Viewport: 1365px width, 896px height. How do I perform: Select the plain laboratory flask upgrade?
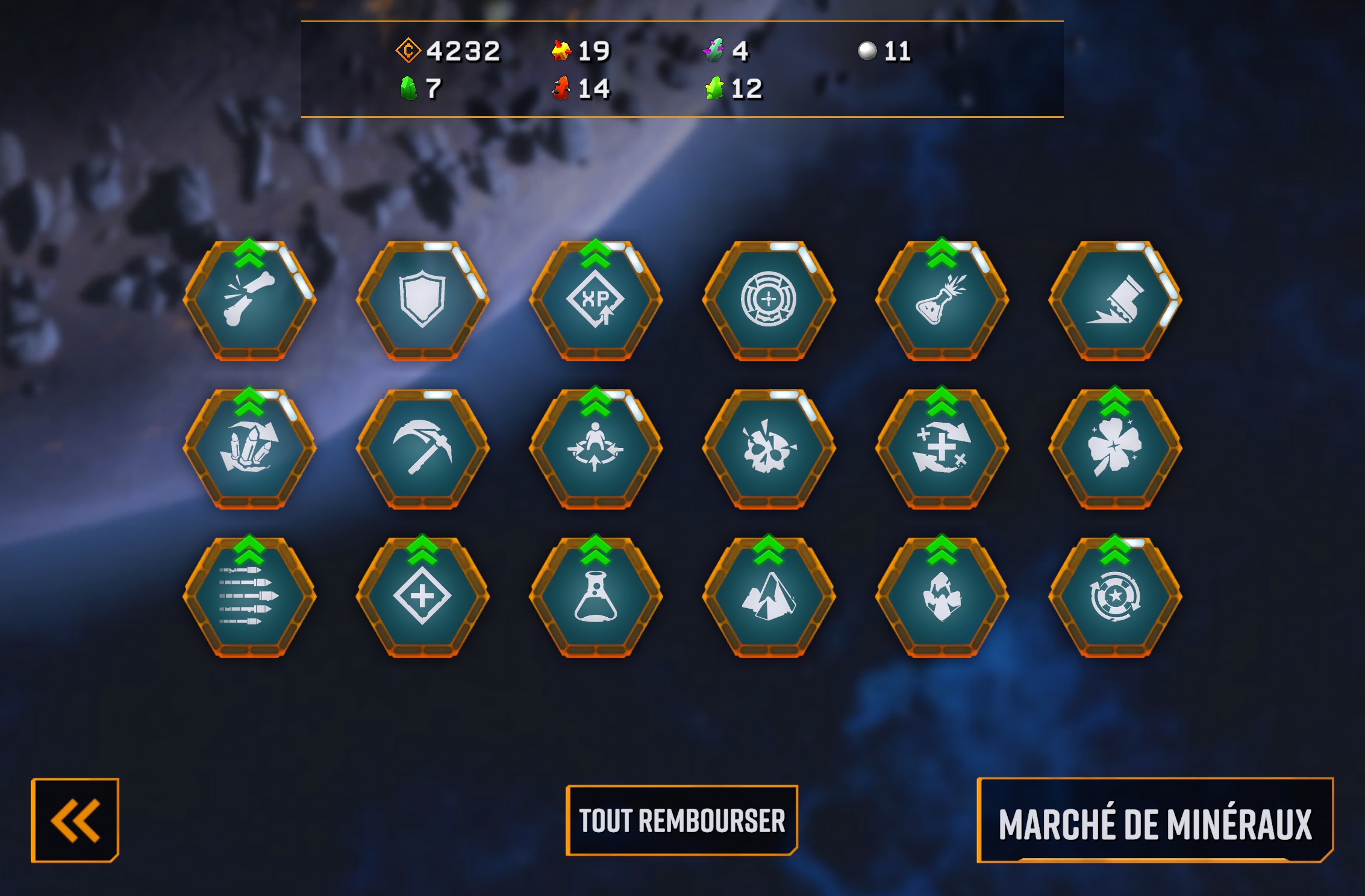click(x=595, y=597)
